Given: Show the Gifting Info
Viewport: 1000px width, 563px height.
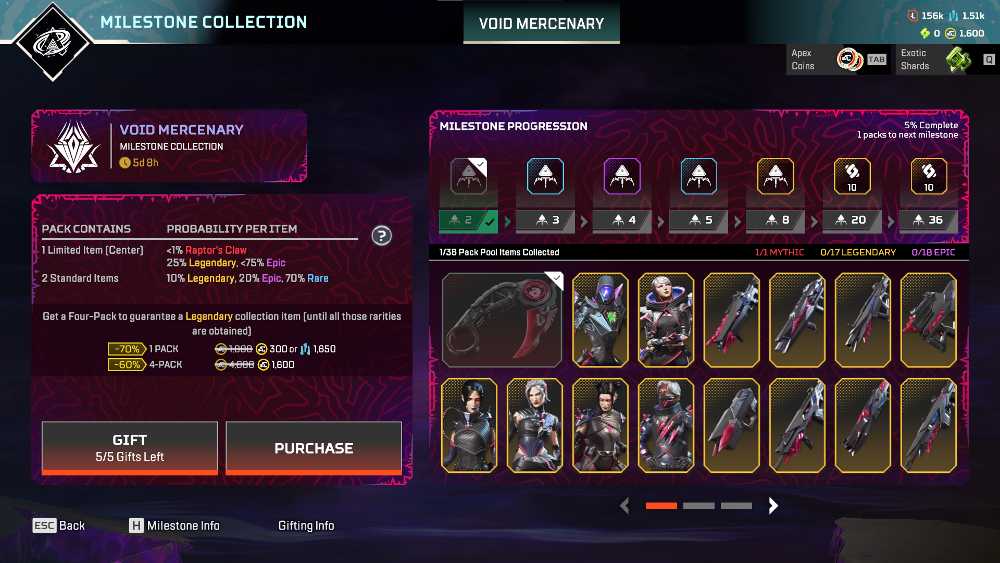Looking at the screenshot, I should [306, 525].
